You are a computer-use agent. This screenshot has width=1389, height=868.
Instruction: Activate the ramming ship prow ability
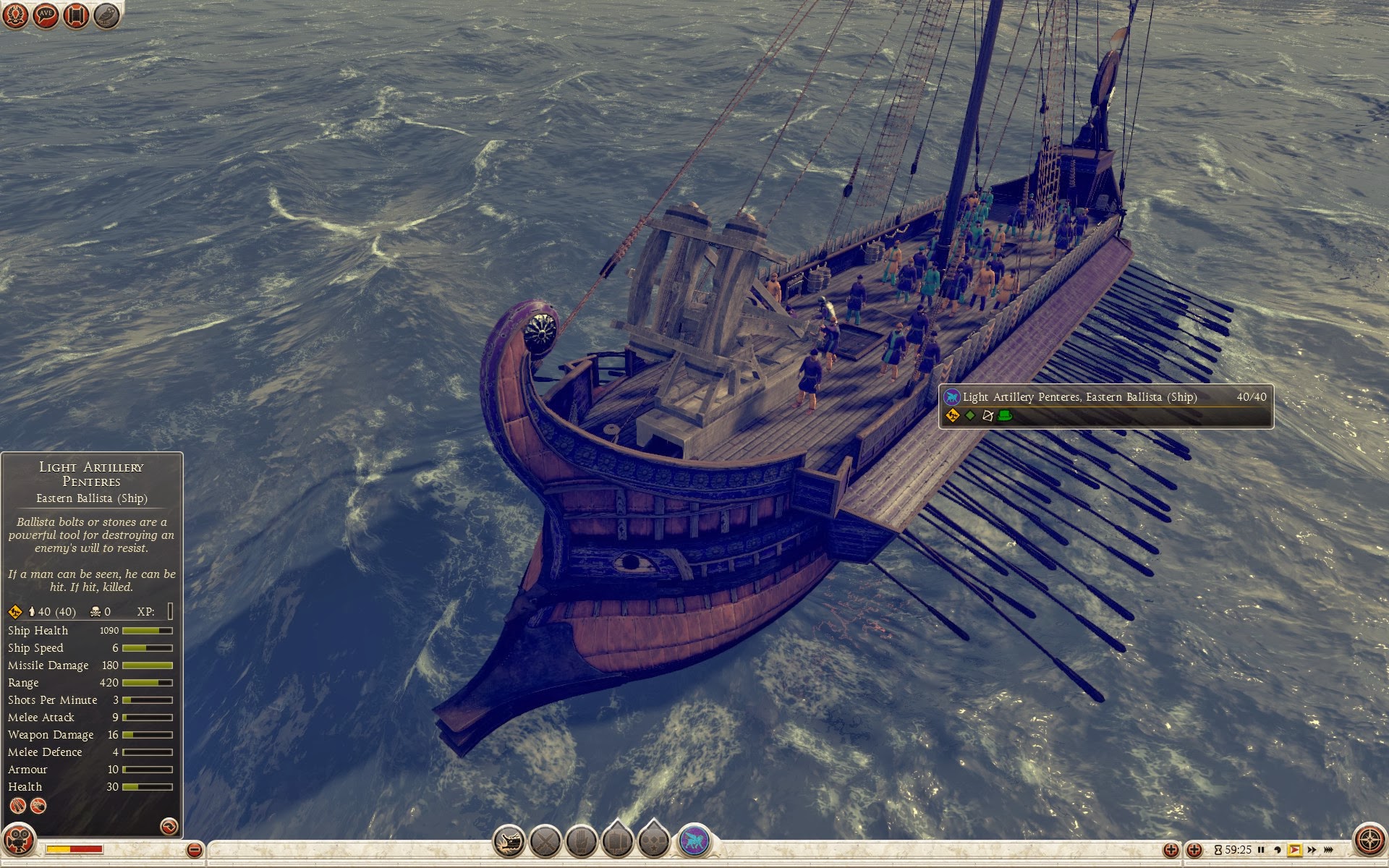tap(509, 841)
